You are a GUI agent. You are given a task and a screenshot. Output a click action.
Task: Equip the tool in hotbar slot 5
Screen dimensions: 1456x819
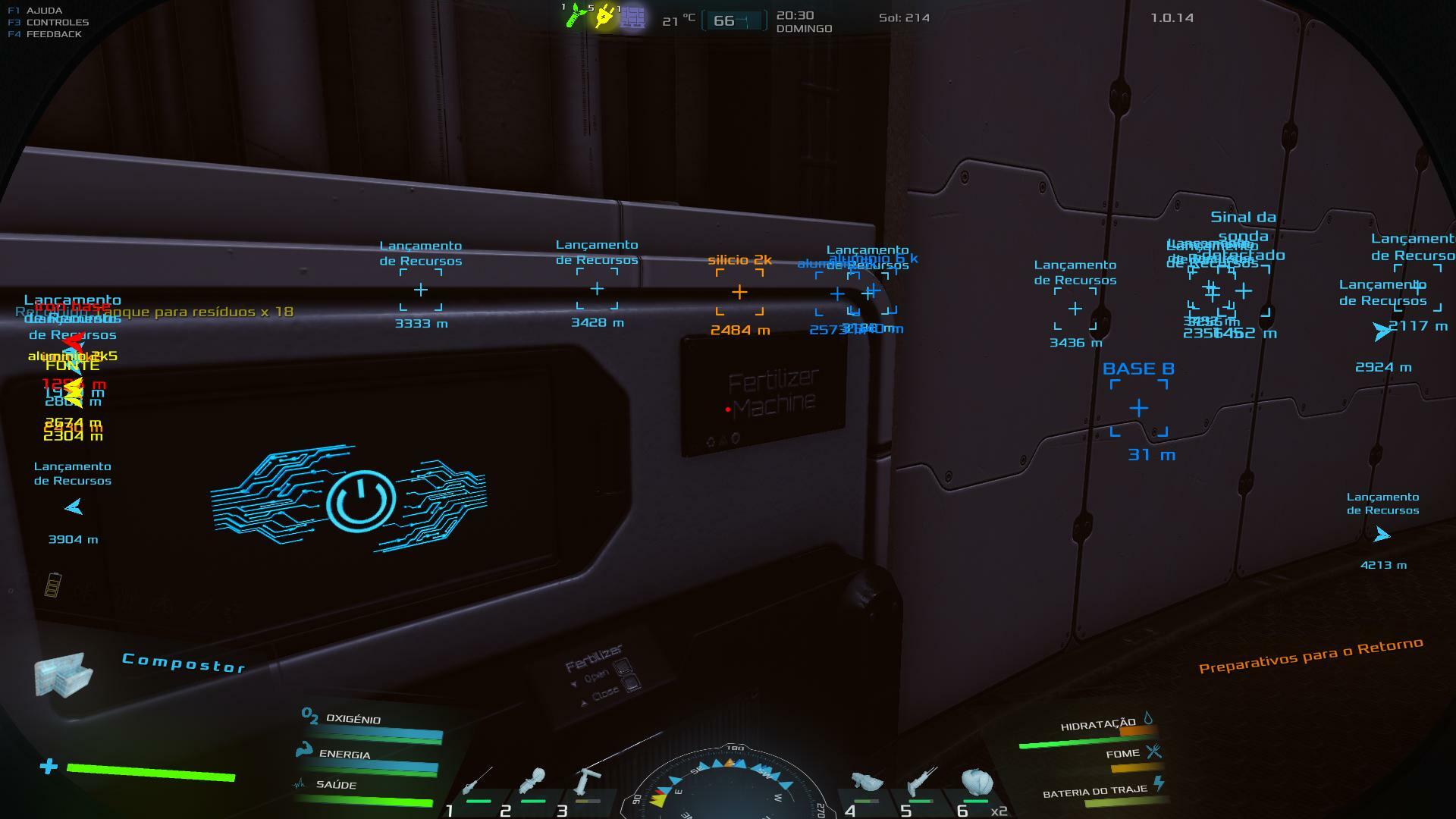tap(921, 783)
